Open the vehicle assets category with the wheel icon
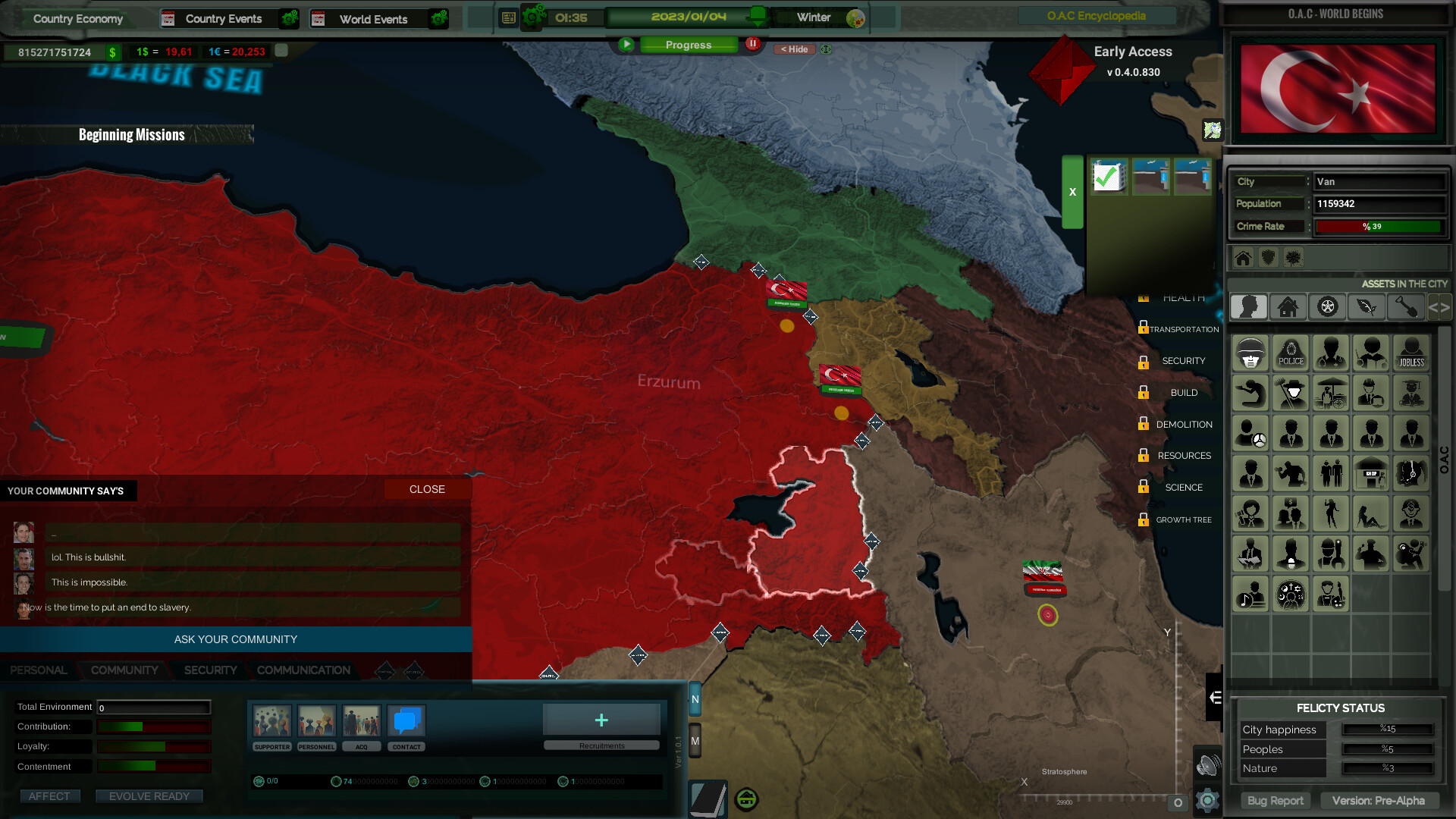 [x=1328, y=307]
